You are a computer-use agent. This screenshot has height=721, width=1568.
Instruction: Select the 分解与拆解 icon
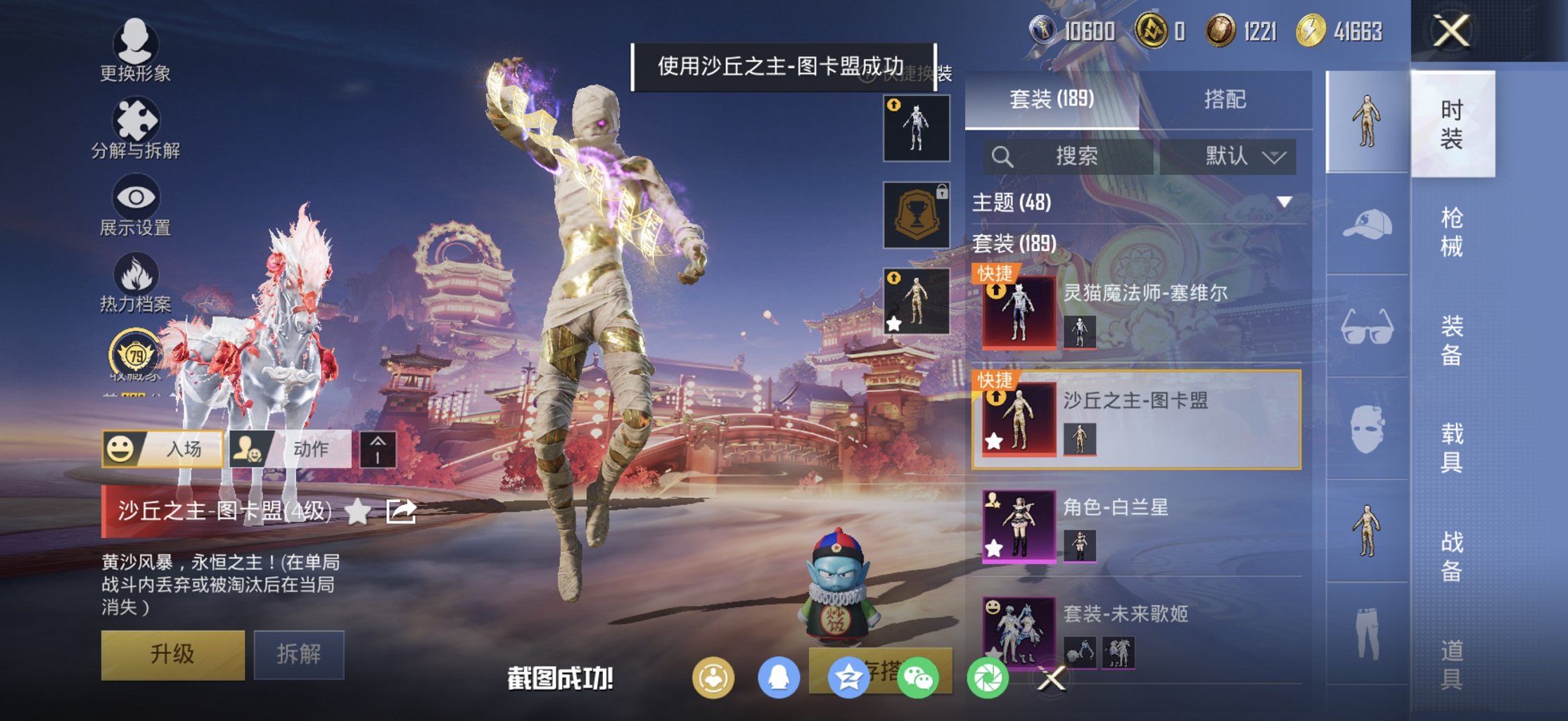[x=137, y=118]
